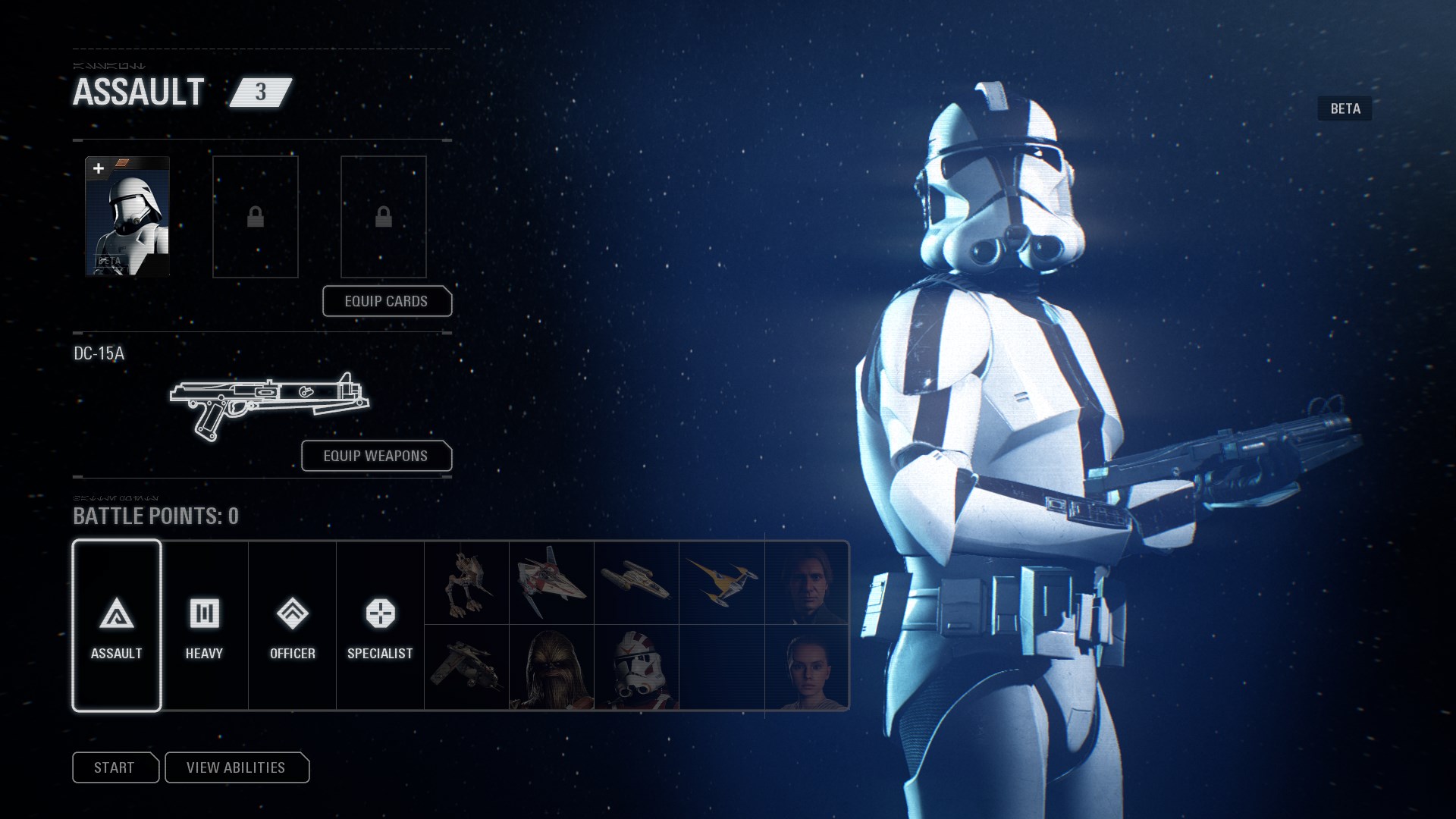Open the first Star Card slot

point(127,217)
